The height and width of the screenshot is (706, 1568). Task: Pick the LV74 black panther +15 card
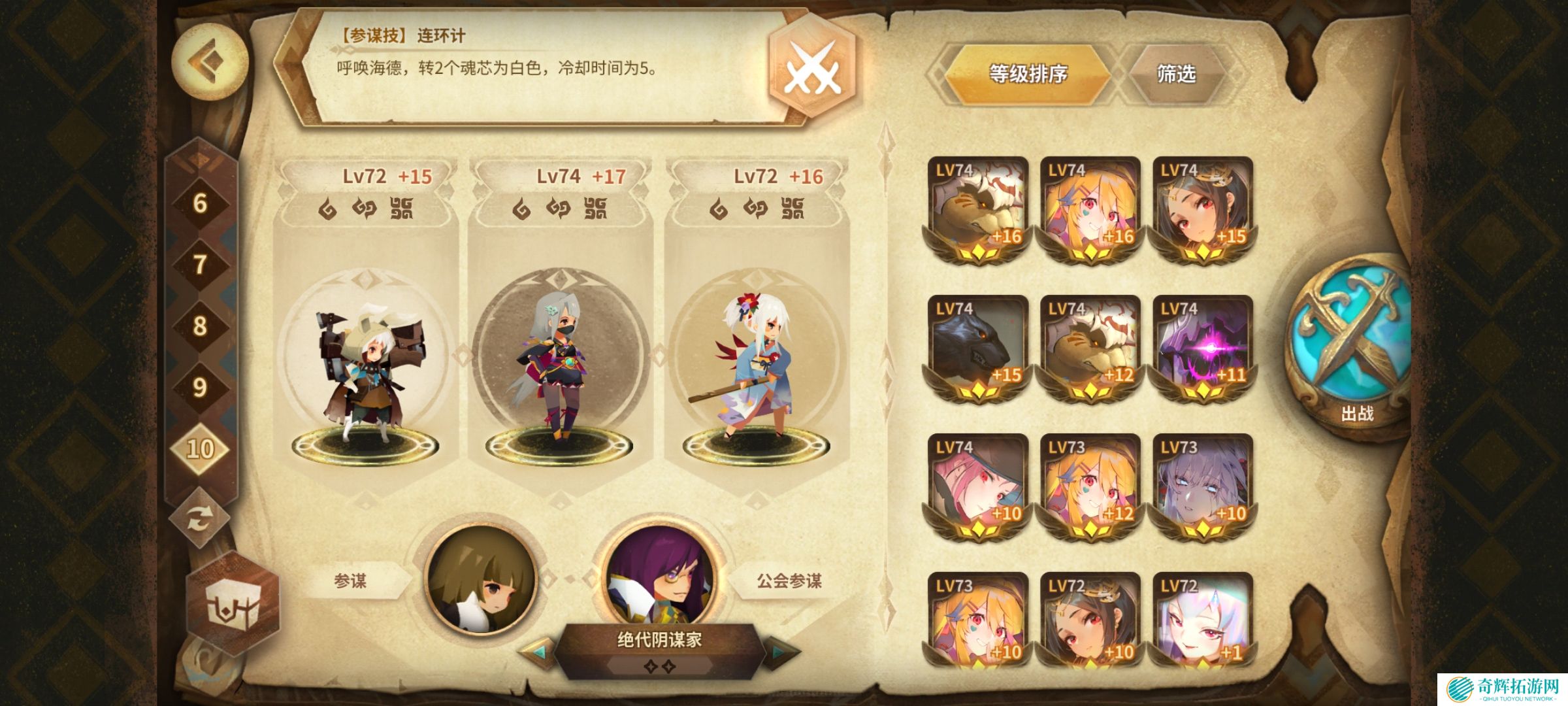977,348
